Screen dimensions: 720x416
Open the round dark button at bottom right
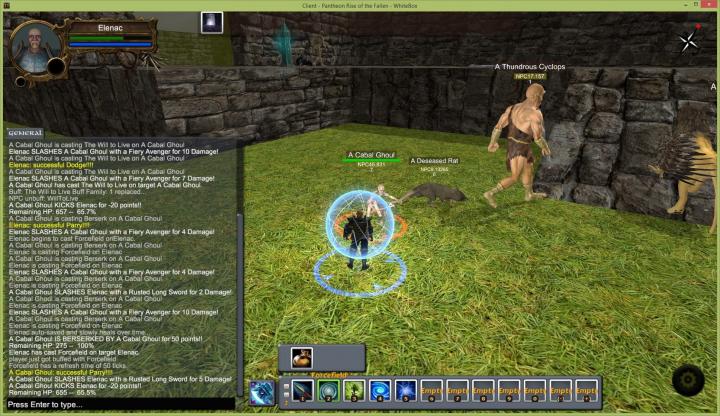click(x=687, y=381)
